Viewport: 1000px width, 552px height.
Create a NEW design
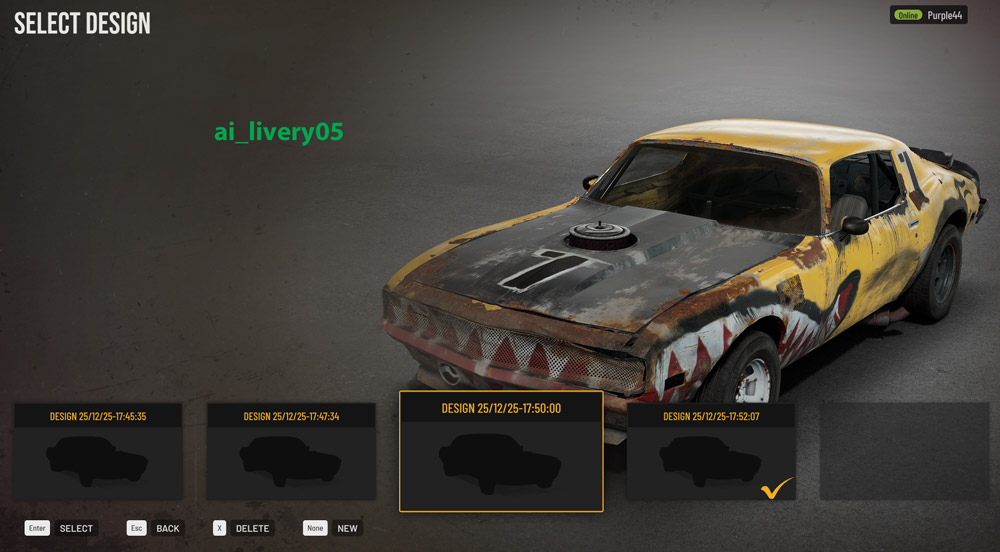click(332, 528)
